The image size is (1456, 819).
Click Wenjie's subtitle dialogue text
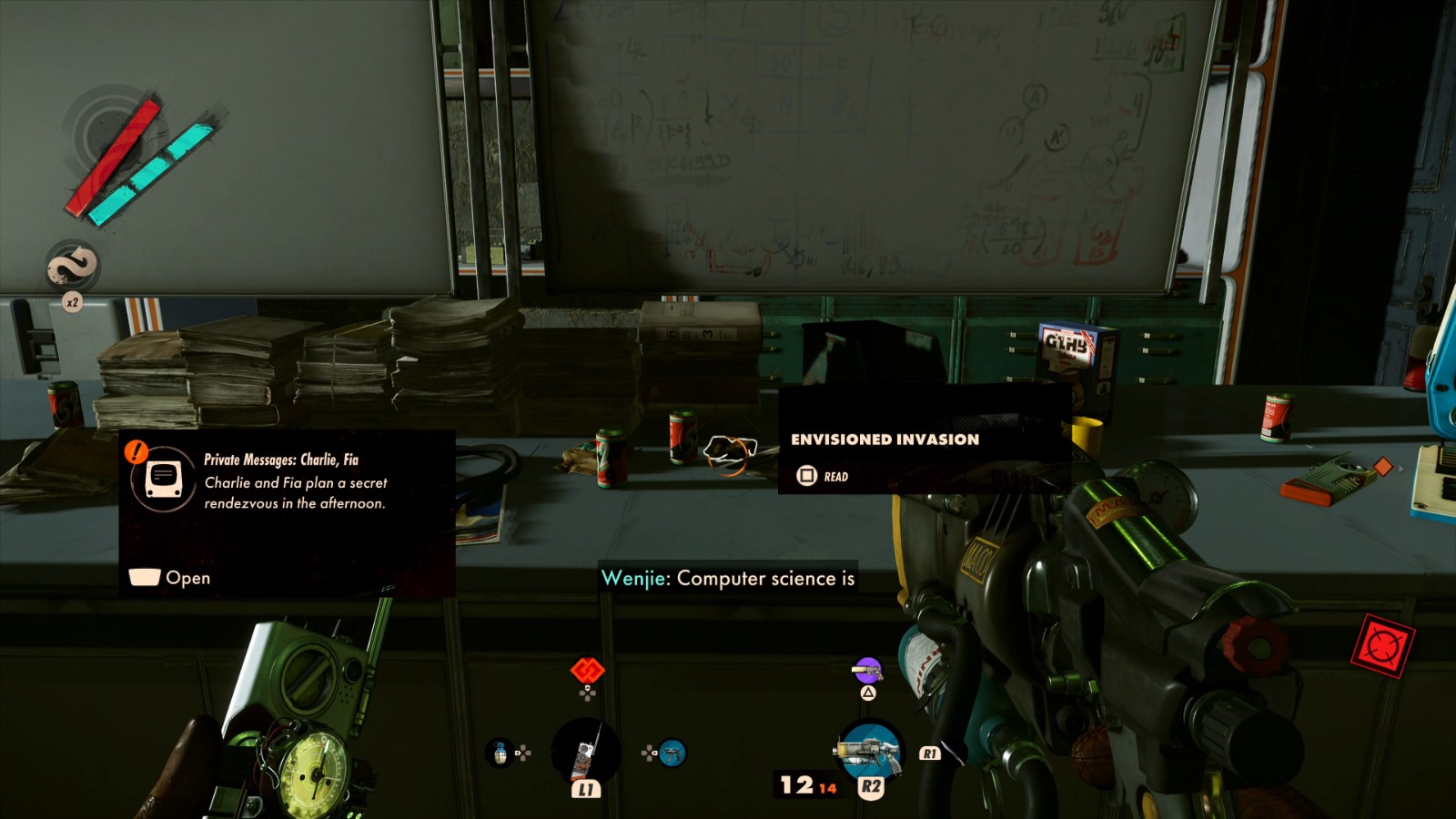[728, 578]
